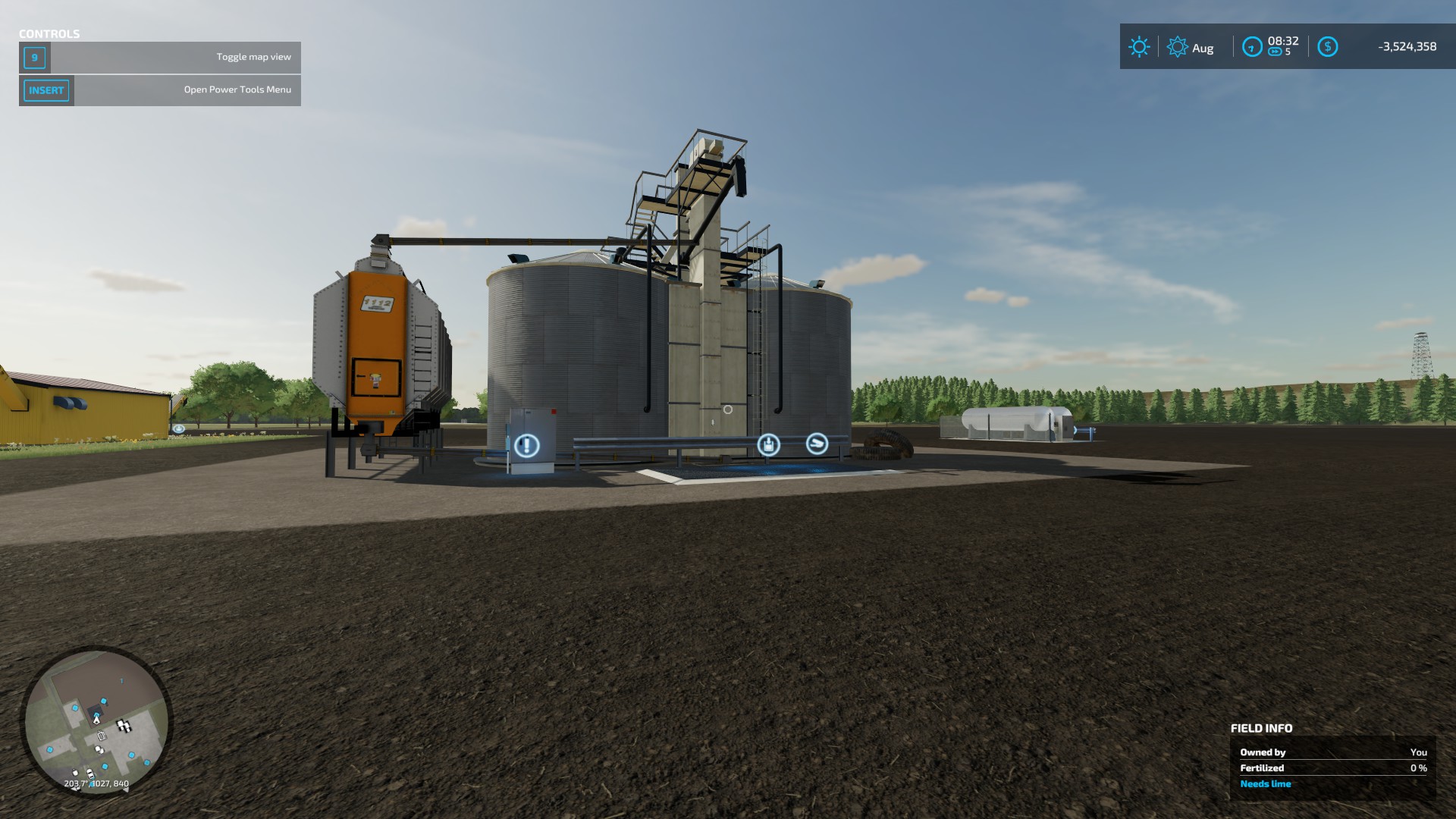Click the clock icon next to 08:32

pyautogui.click(x=1251, y=45)
